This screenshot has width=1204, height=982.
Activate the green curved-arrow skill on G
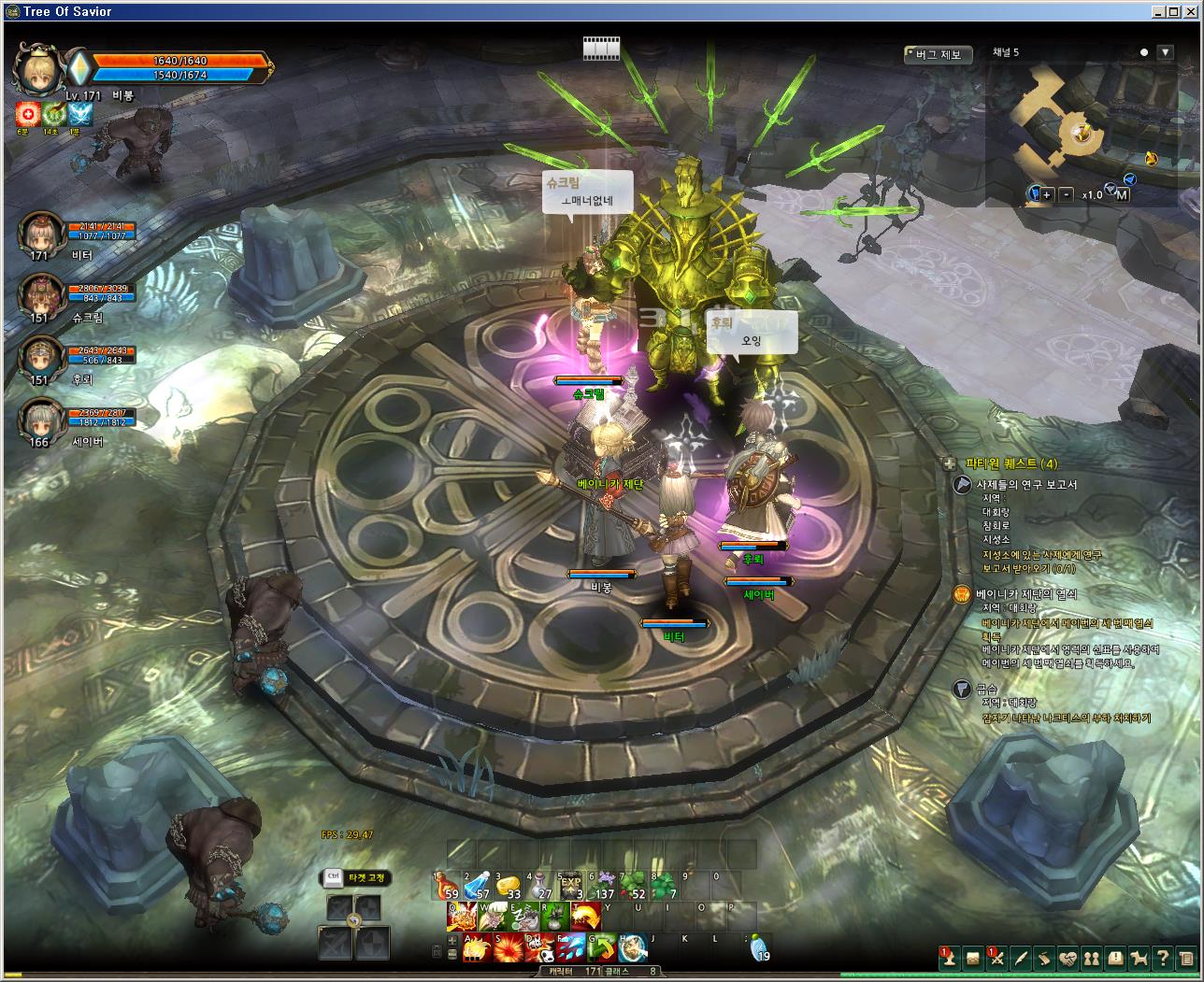(601, 948)
